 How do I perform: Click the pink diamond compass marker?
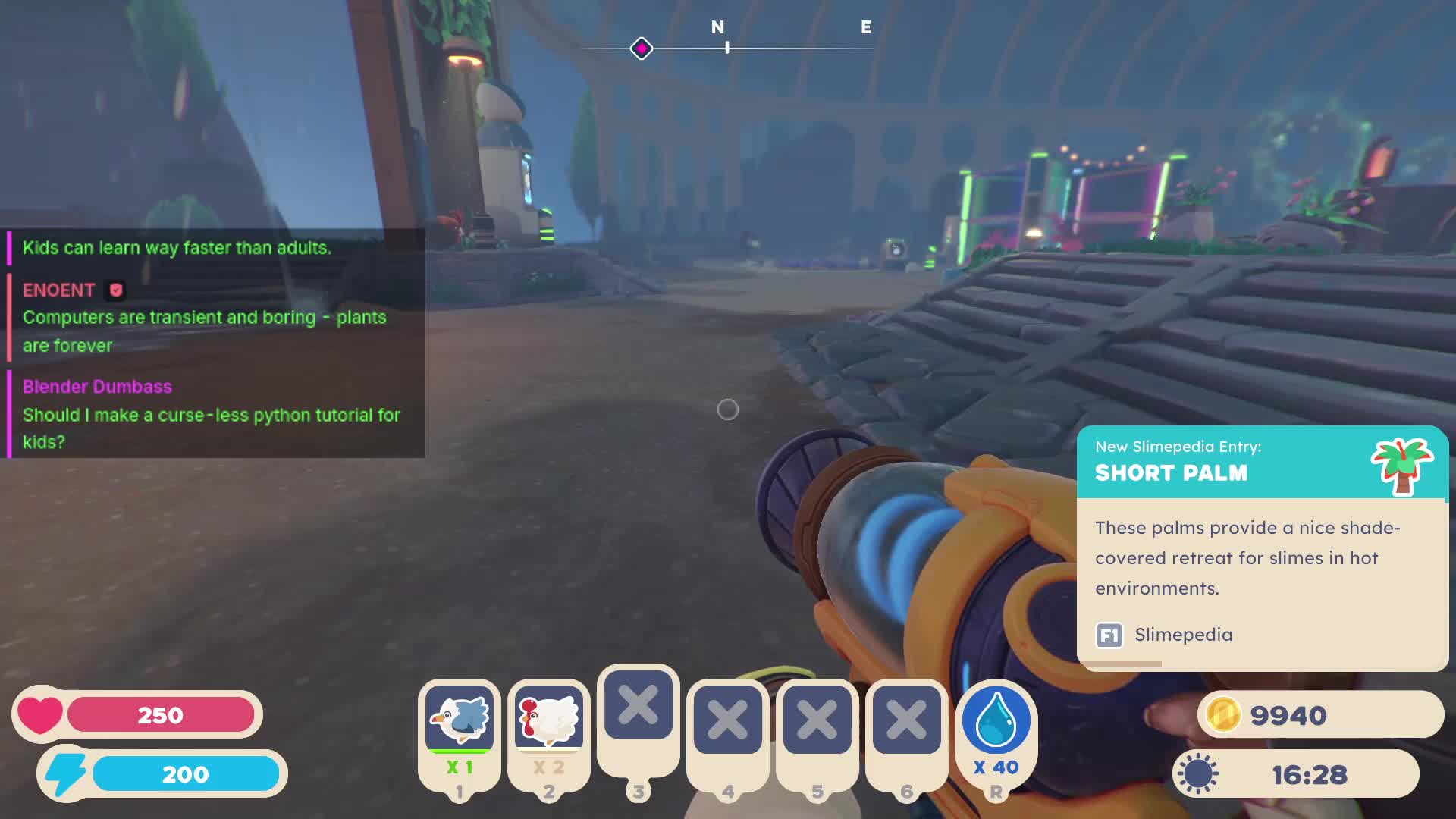point(642,49)
